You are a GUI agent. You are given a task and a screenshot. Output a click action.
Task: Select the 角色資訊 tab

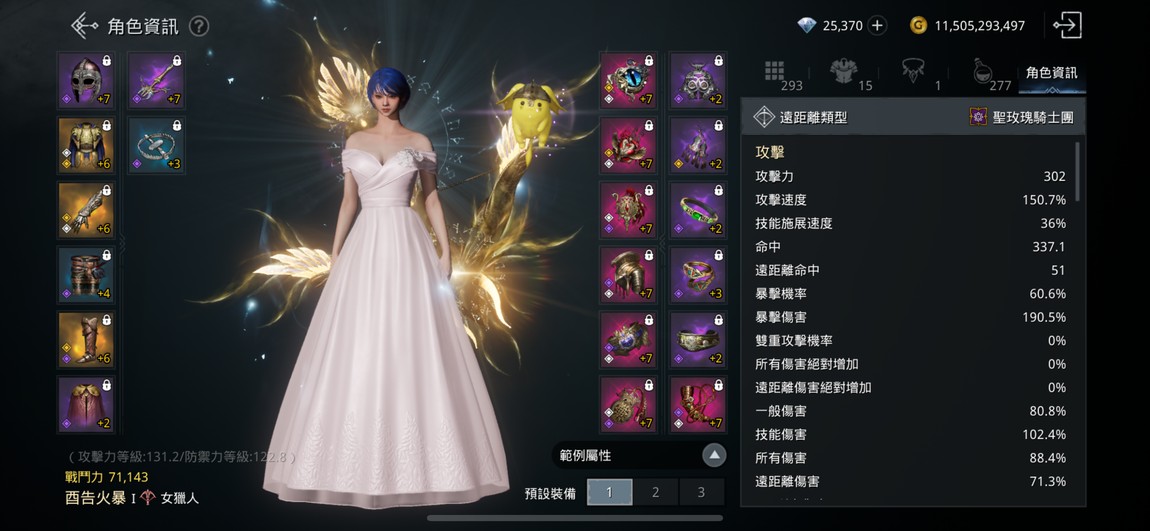(x=1051, y=72)
